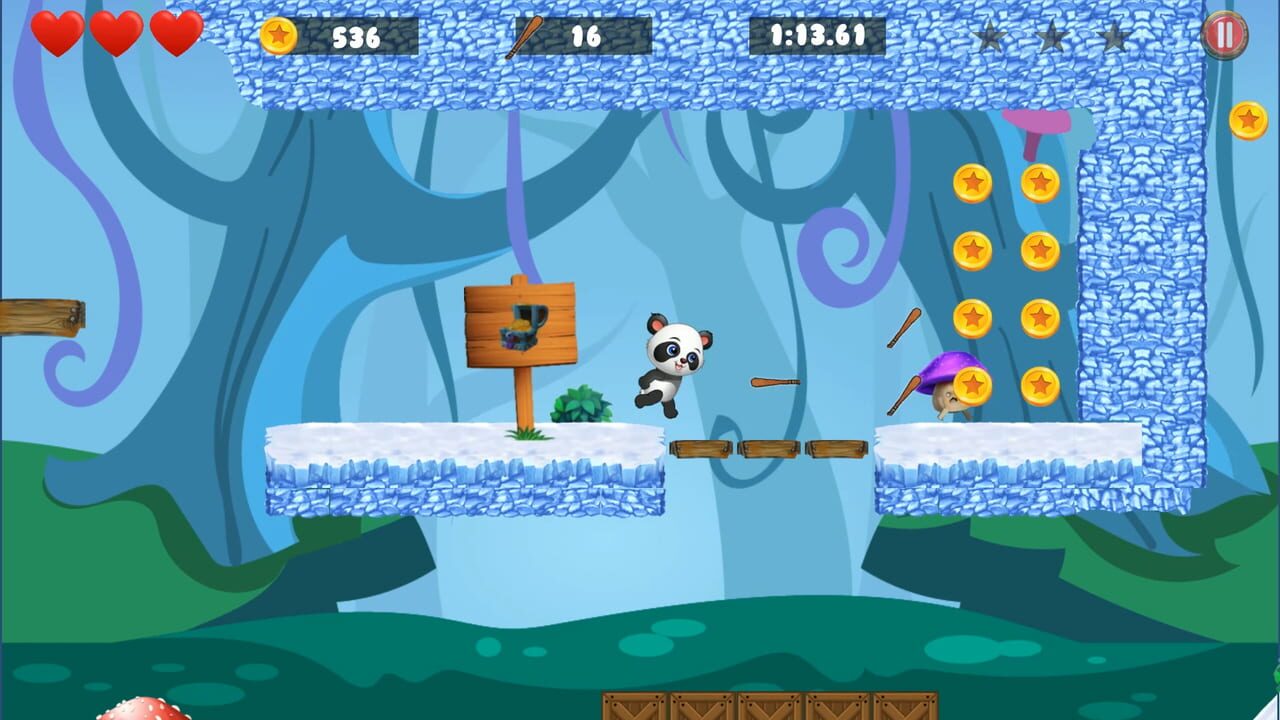Select the baseball bat icon showing count 16
Image resolution: width=1280 pixels, height=720 pixels.
(525, 36)
